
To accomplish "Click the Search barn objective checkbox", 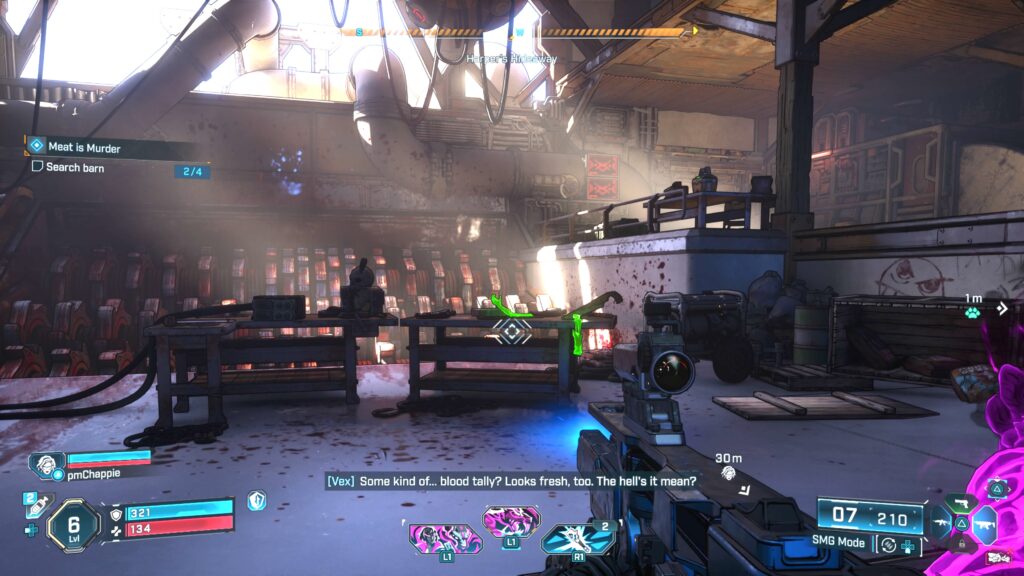I will click(37, 167).
